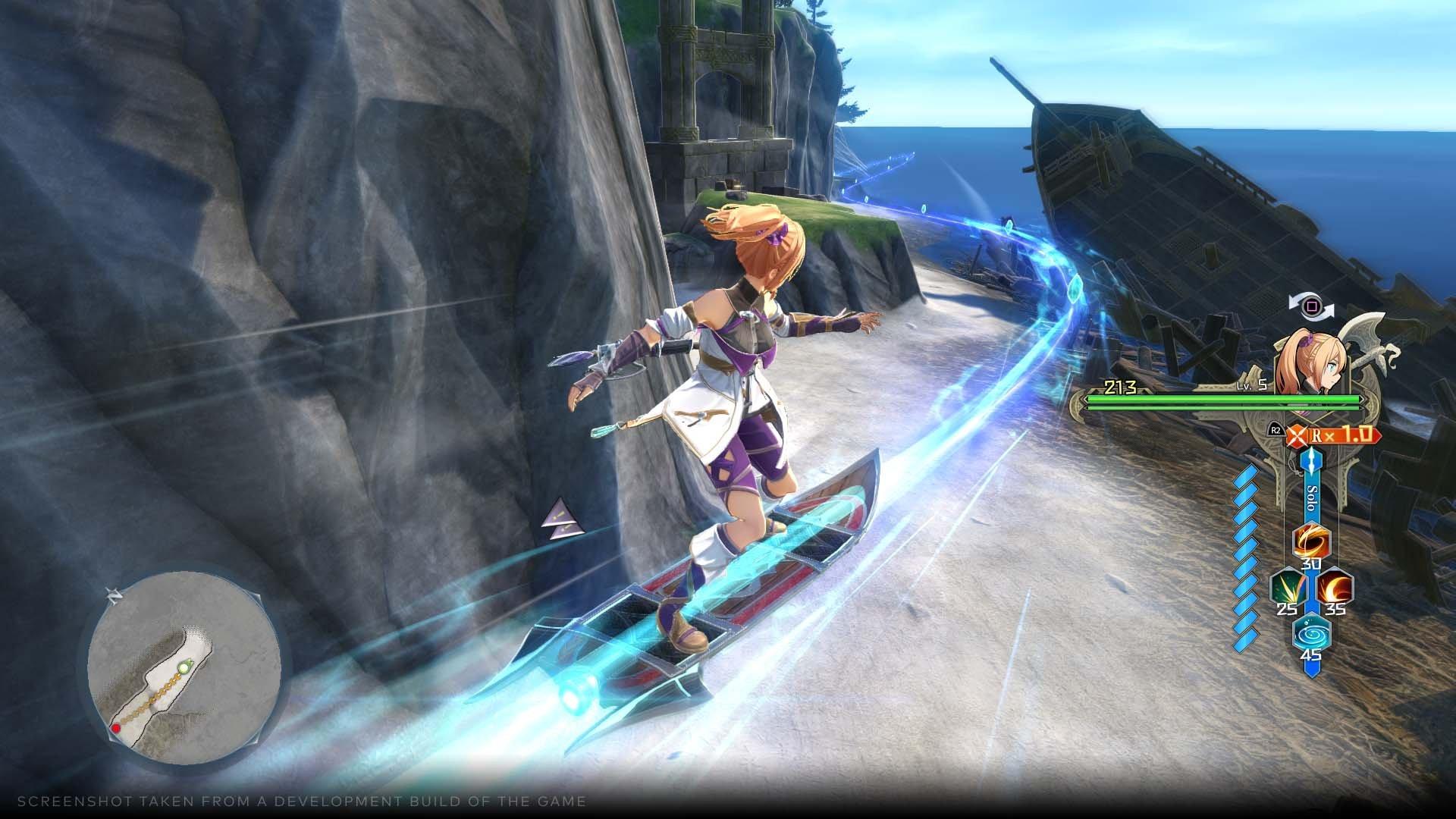Click the red player dot on the minimap
The width and height of the screenshot is (1456, 819).
pyautogui.click(x=116, y=728)
